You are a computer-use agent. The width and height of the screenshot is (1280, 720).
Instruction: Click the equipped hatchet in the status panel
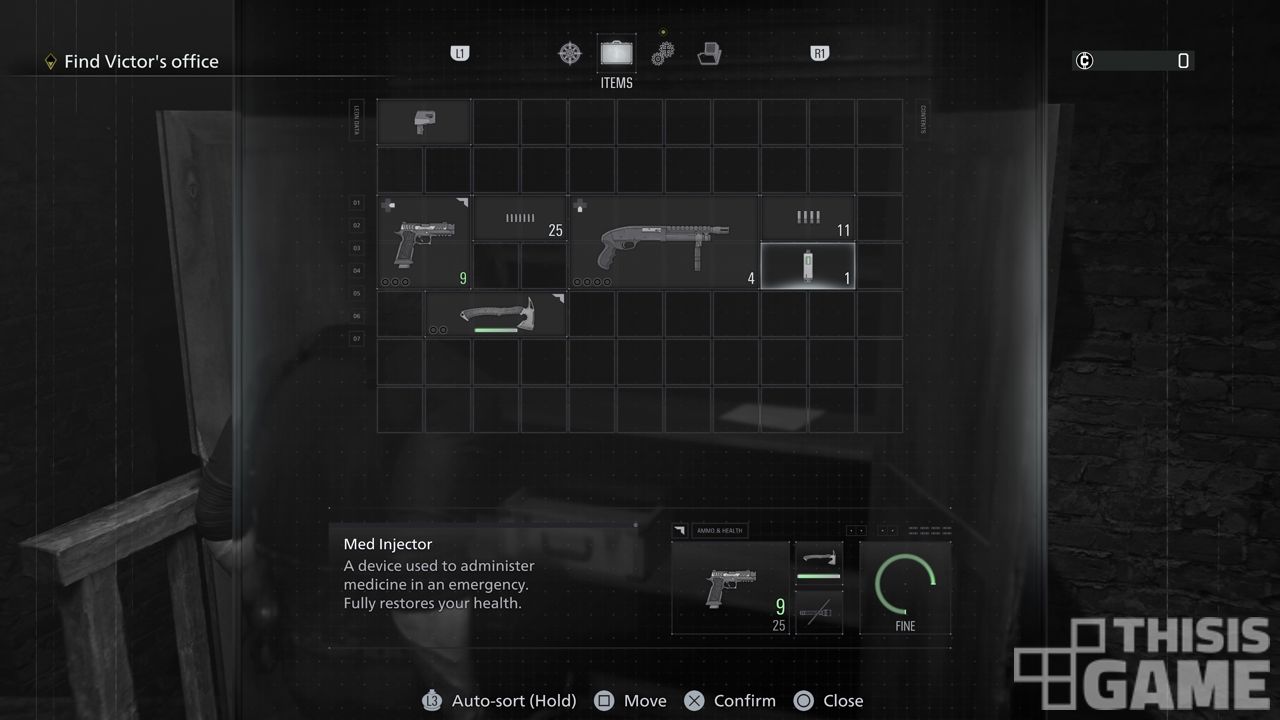pyautogui.click(x=818, y=563)
